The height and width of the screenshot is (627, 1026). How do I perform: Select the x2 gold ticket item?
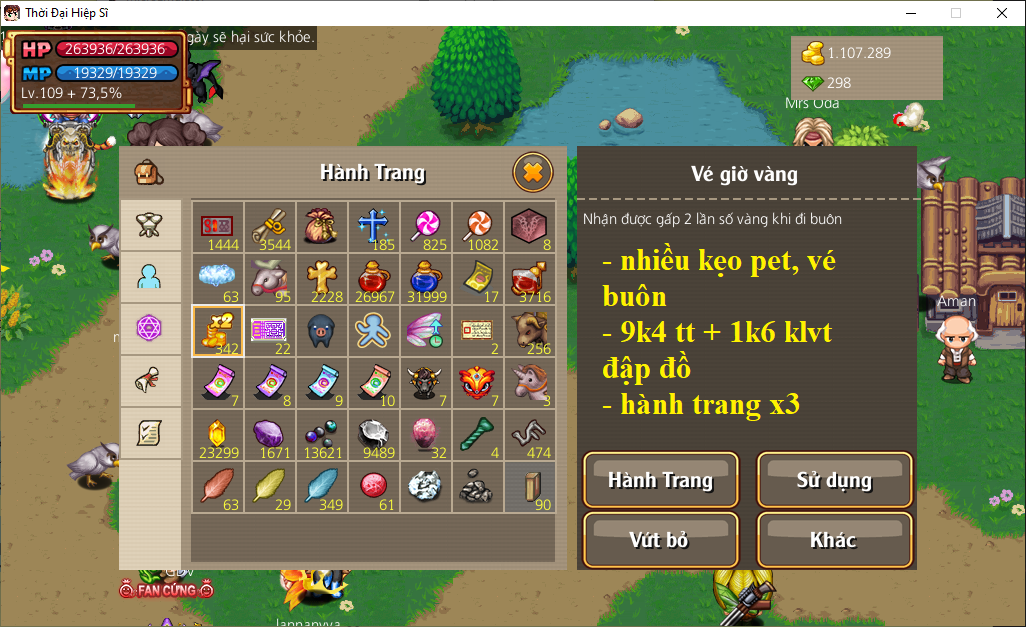pyautogui.click(x=217, y=330)
